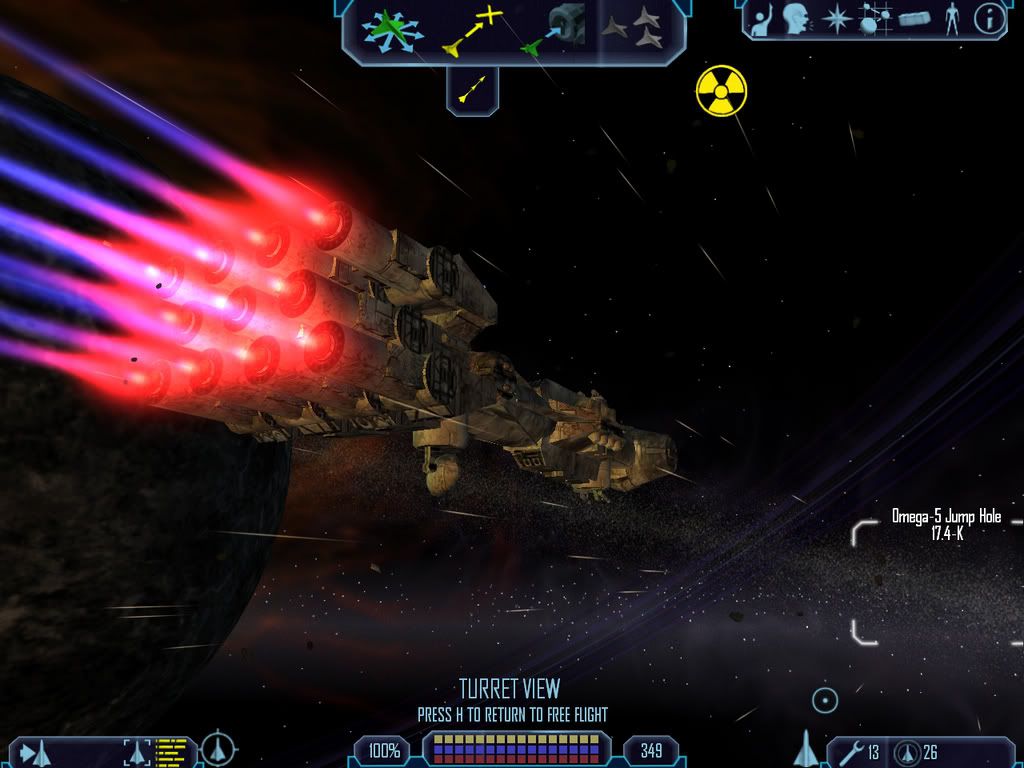
Task: Open the talking head communications icon
Action: click(x=796, y=19)
